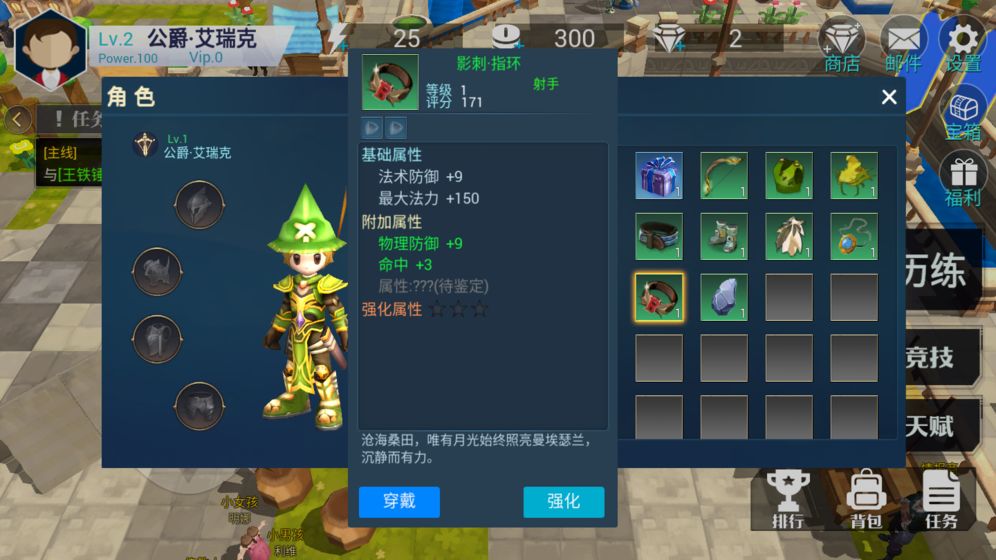Viewport: 996px width, 560px height.
Task: Open the 福利 gift rewards
Action: coord(964,179)
